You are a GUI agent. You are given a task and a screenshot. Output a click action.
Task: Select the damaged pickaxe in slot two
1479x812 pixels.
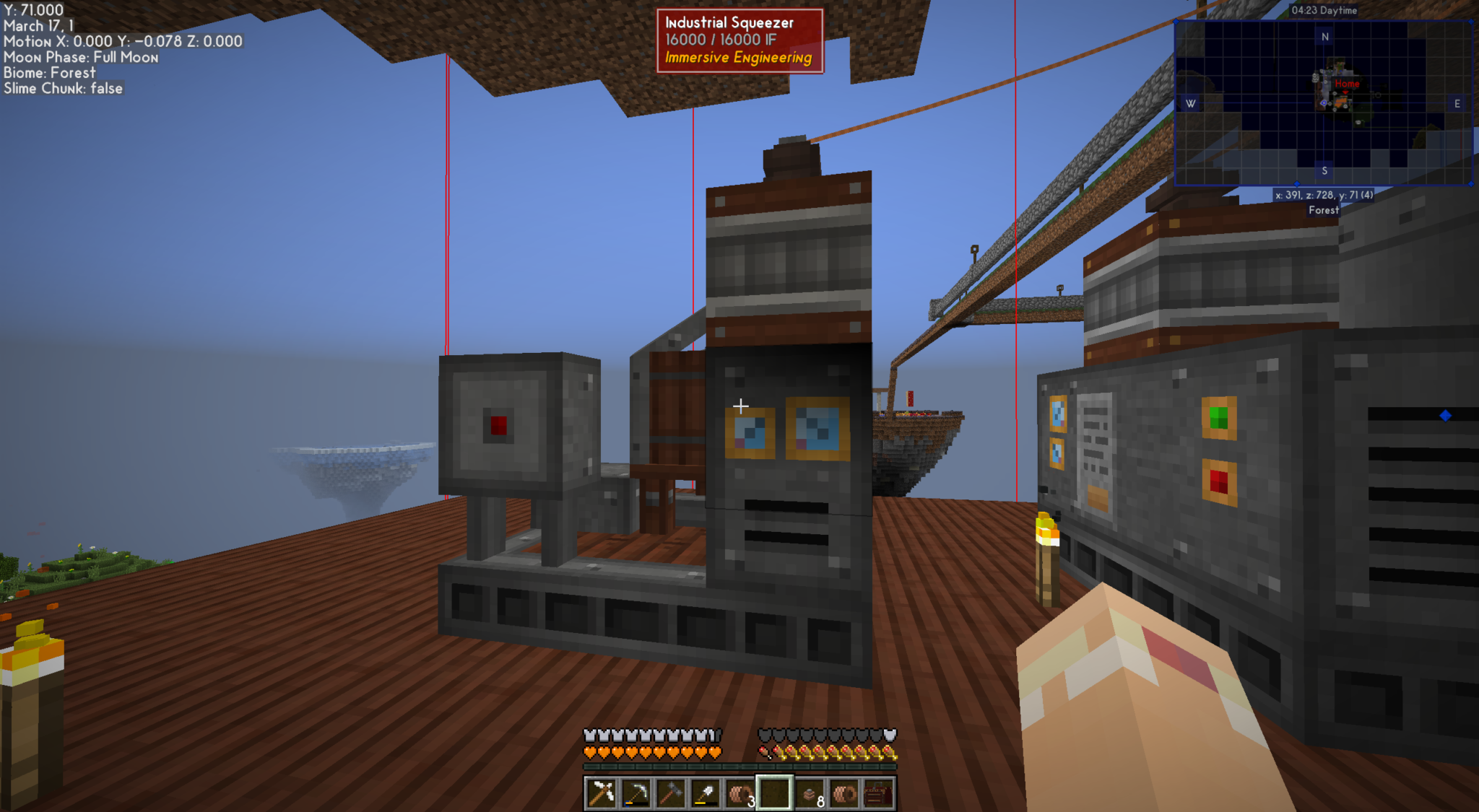(x=636, y=792)
